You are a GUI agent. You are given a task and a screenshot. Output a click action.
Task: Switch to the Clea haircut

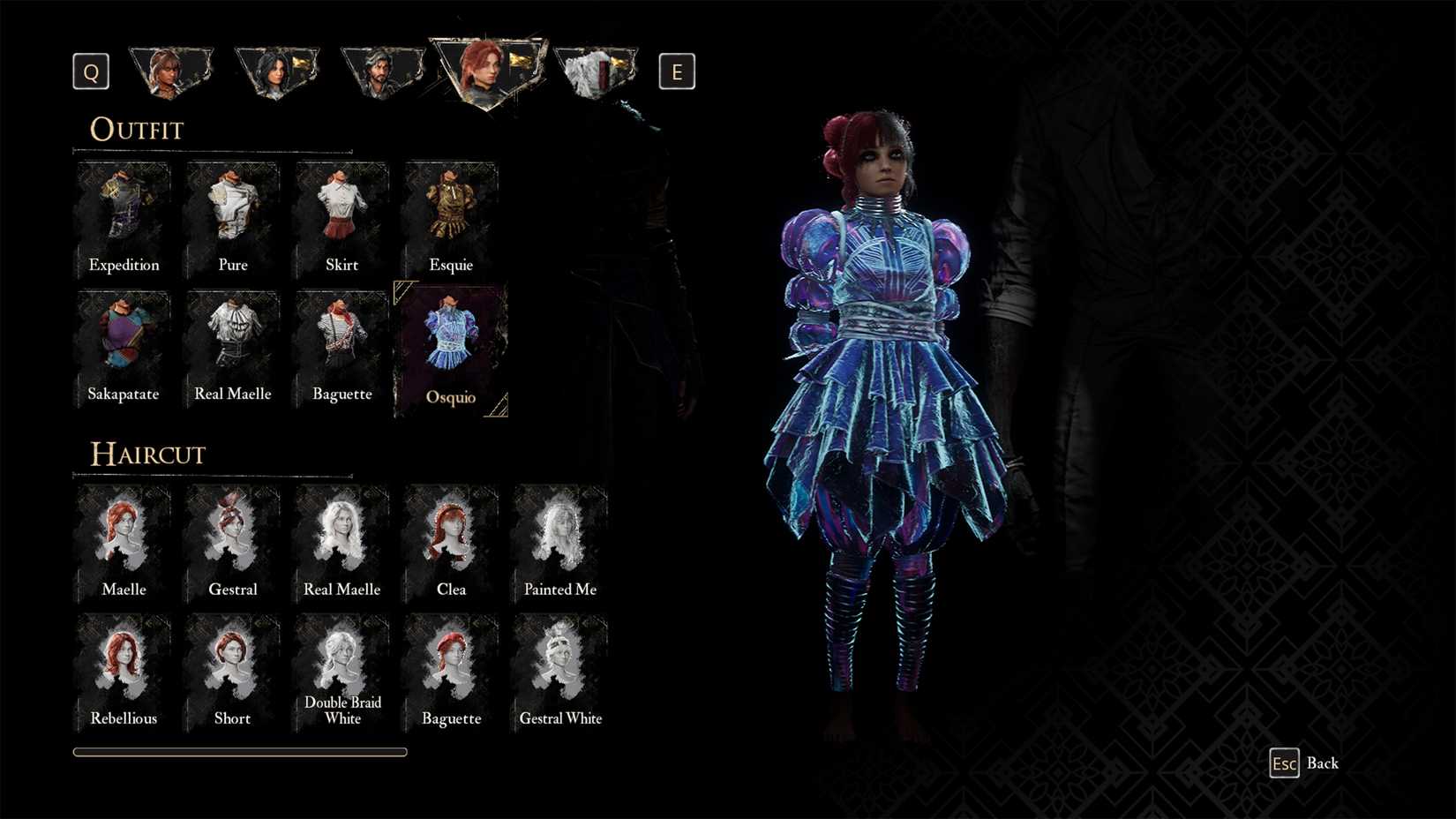click(451, 536)
